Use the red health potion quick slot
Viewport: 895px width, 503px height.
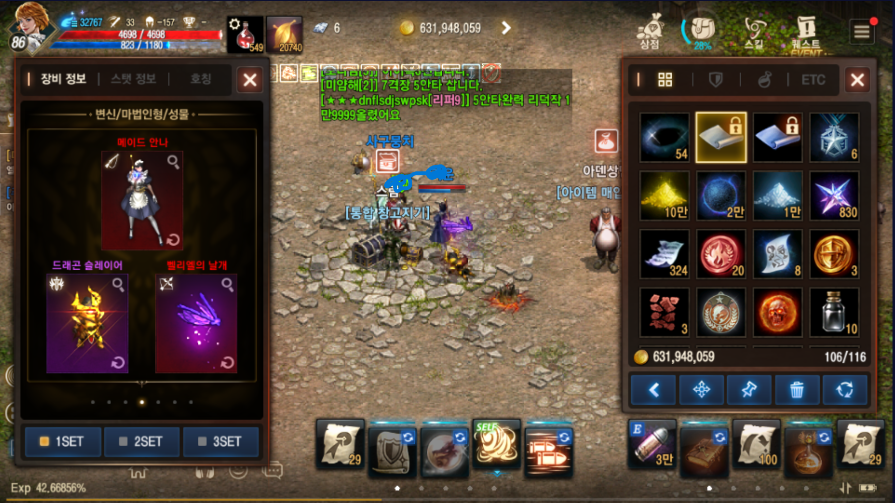pos(243,34)
